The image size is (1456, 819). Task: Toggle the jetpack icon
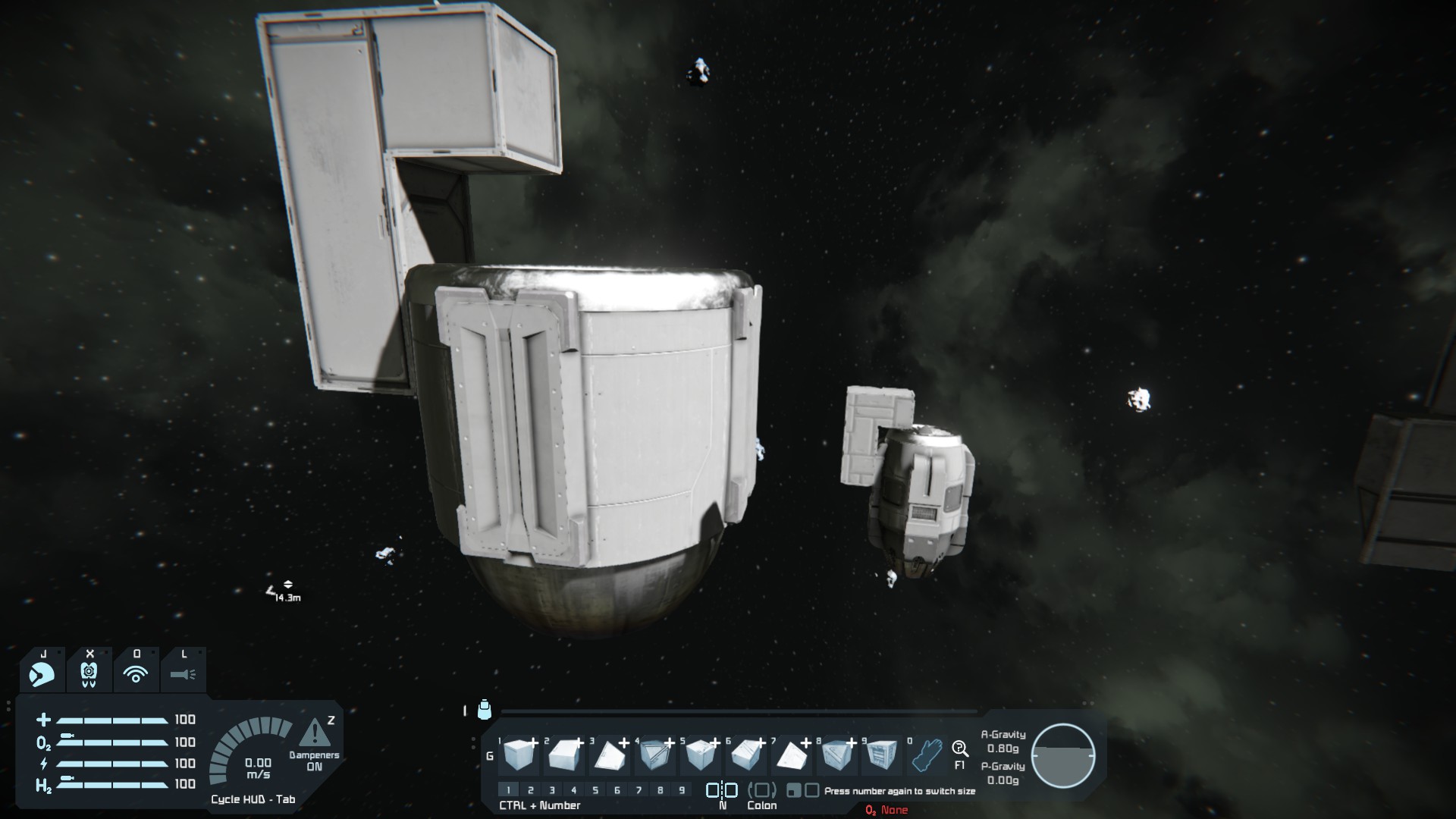pyautogui.click(x=89, y=673)
